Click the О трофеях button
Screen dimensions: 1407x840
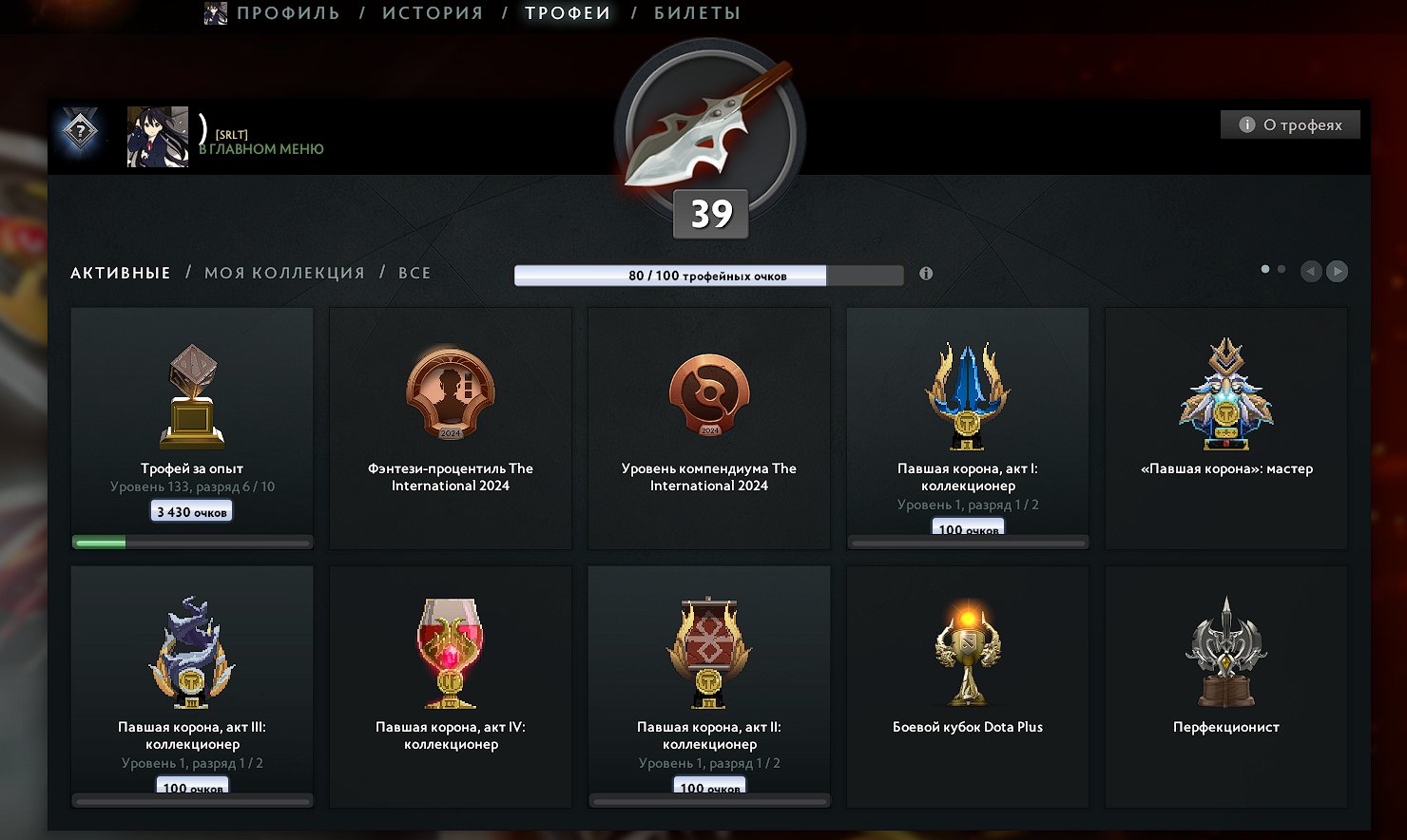pyautogui.click(x=1290, y=124)
